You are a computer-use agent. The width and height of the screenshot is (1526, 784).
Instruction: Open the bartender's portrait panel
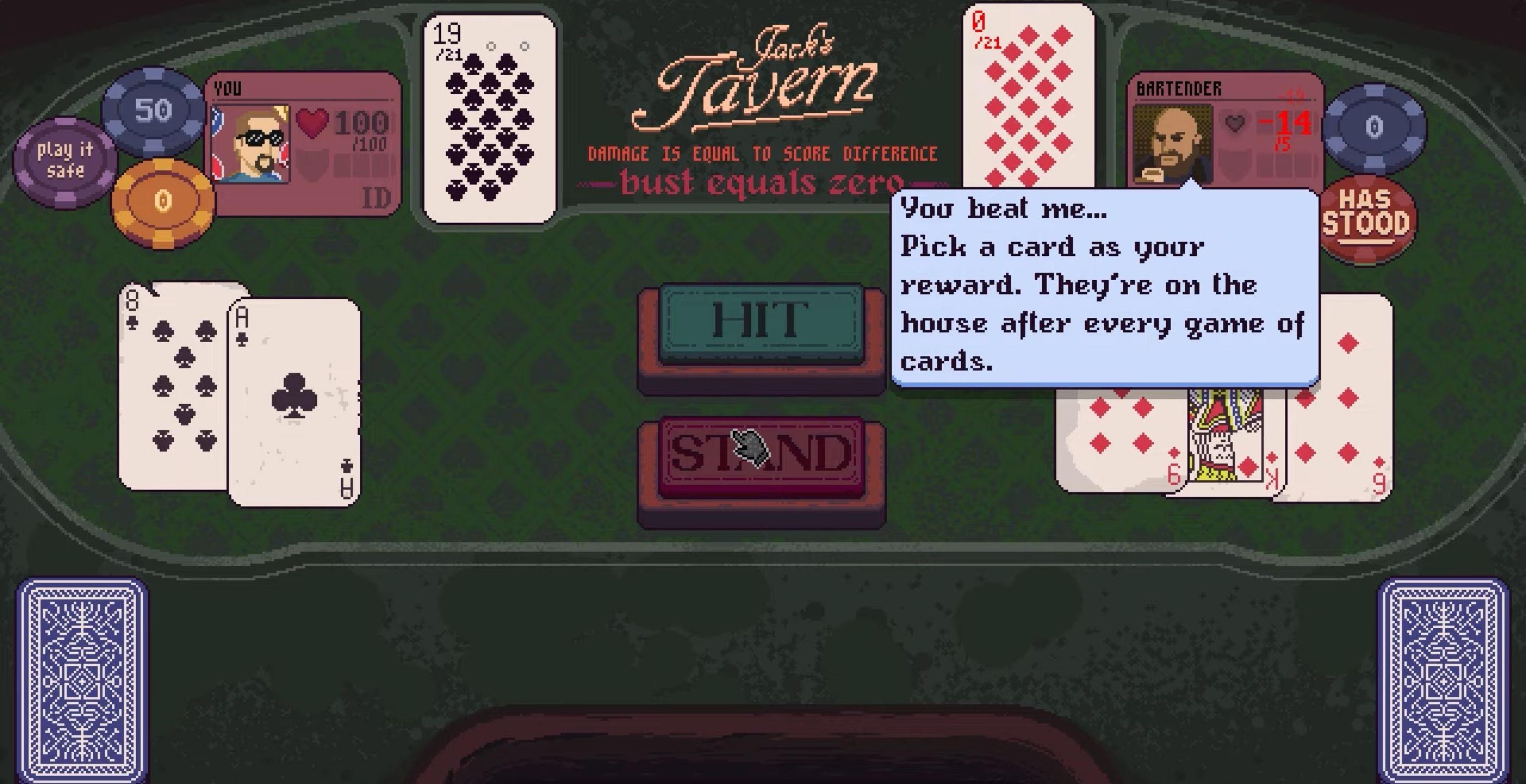coord(1172,144)
